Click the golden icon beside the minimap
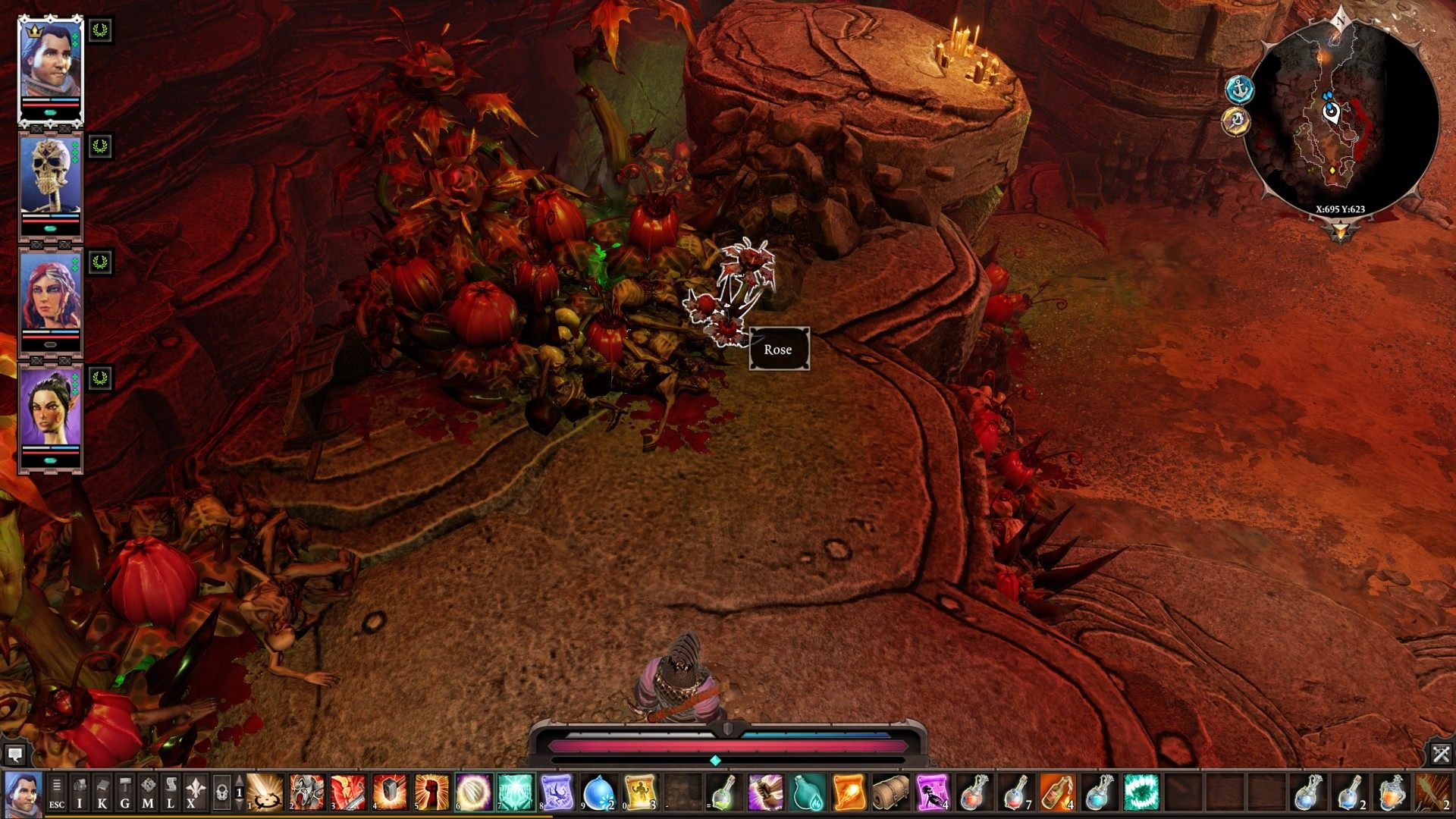1456x819 pixels. 1236,121
